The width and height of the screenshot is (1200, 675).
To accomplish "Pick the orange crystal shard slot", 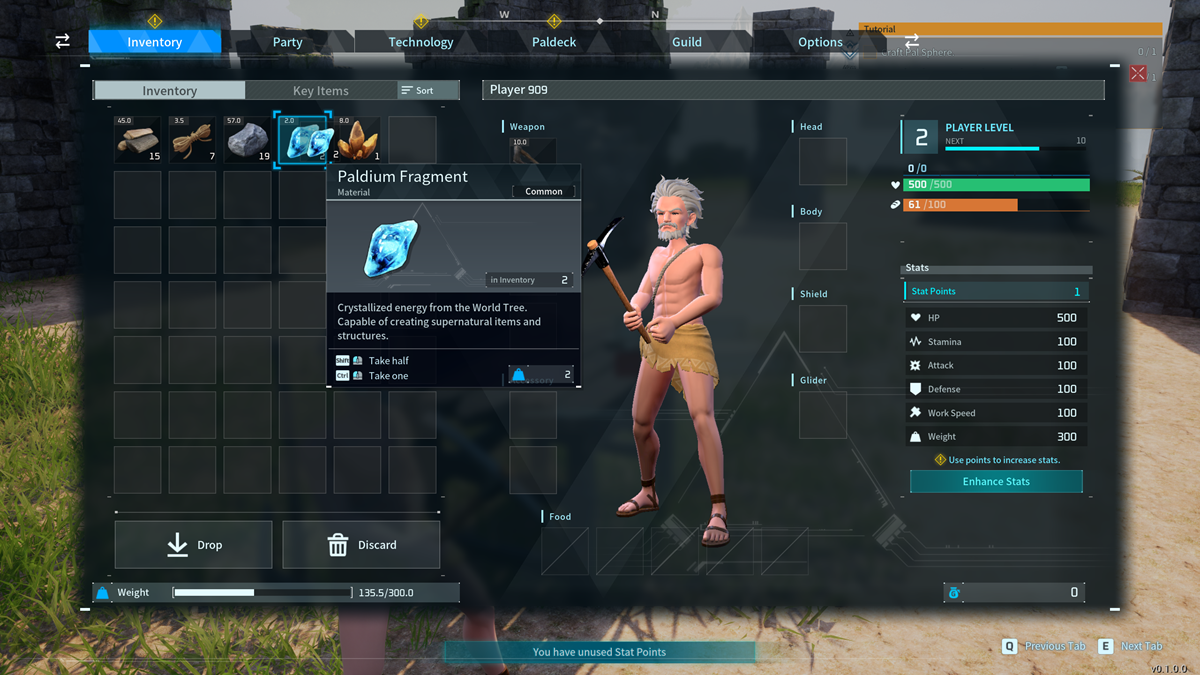I will click(358, 140).
